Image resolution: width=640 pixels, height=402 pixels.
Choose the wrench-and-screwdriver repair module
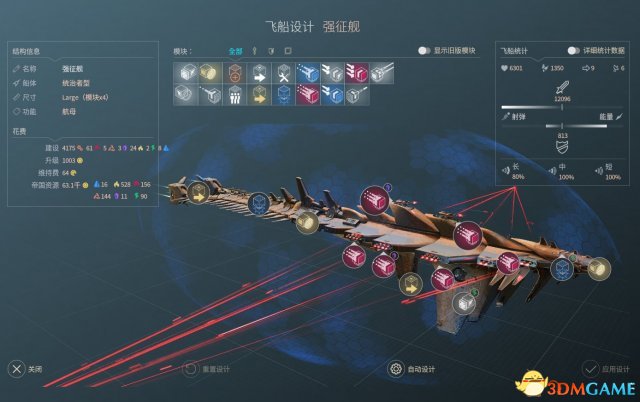[x=283, y=72]
